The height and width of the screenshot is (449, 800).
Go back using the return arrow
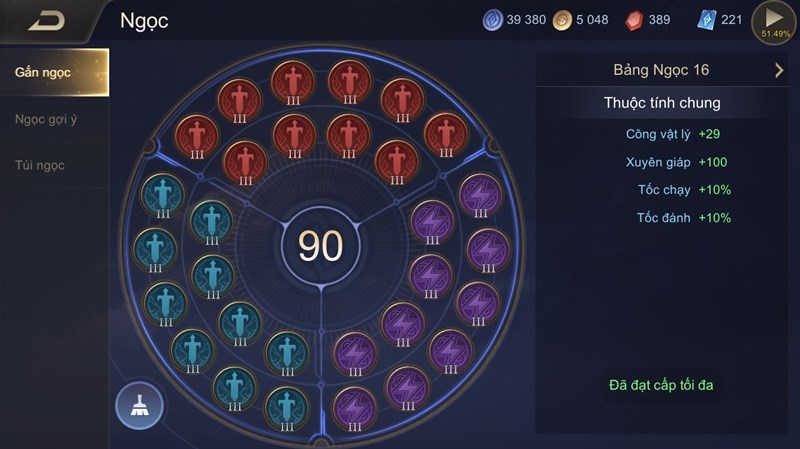(46, 21)
